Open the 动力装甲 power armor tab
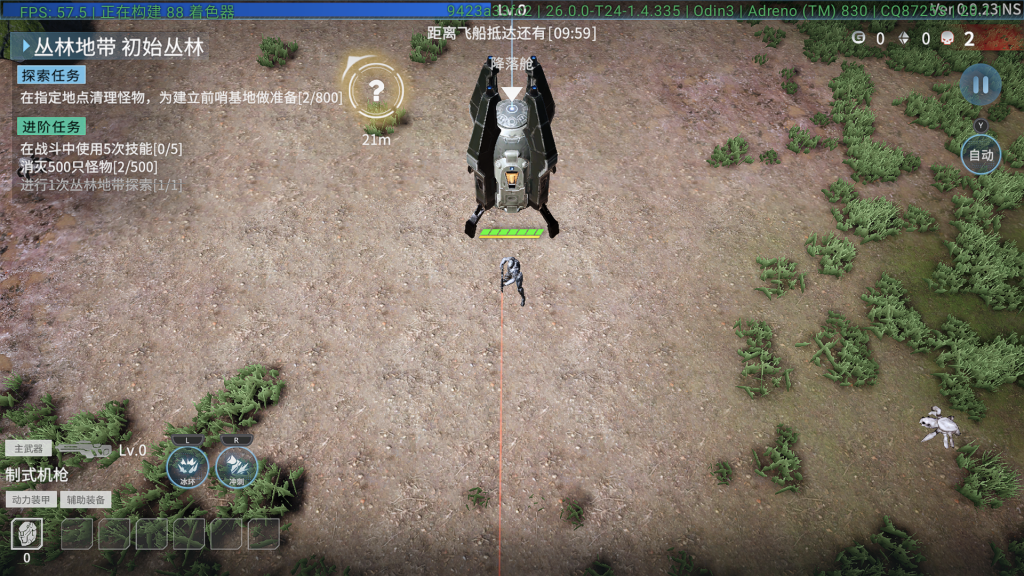 (x=33, y=499)
